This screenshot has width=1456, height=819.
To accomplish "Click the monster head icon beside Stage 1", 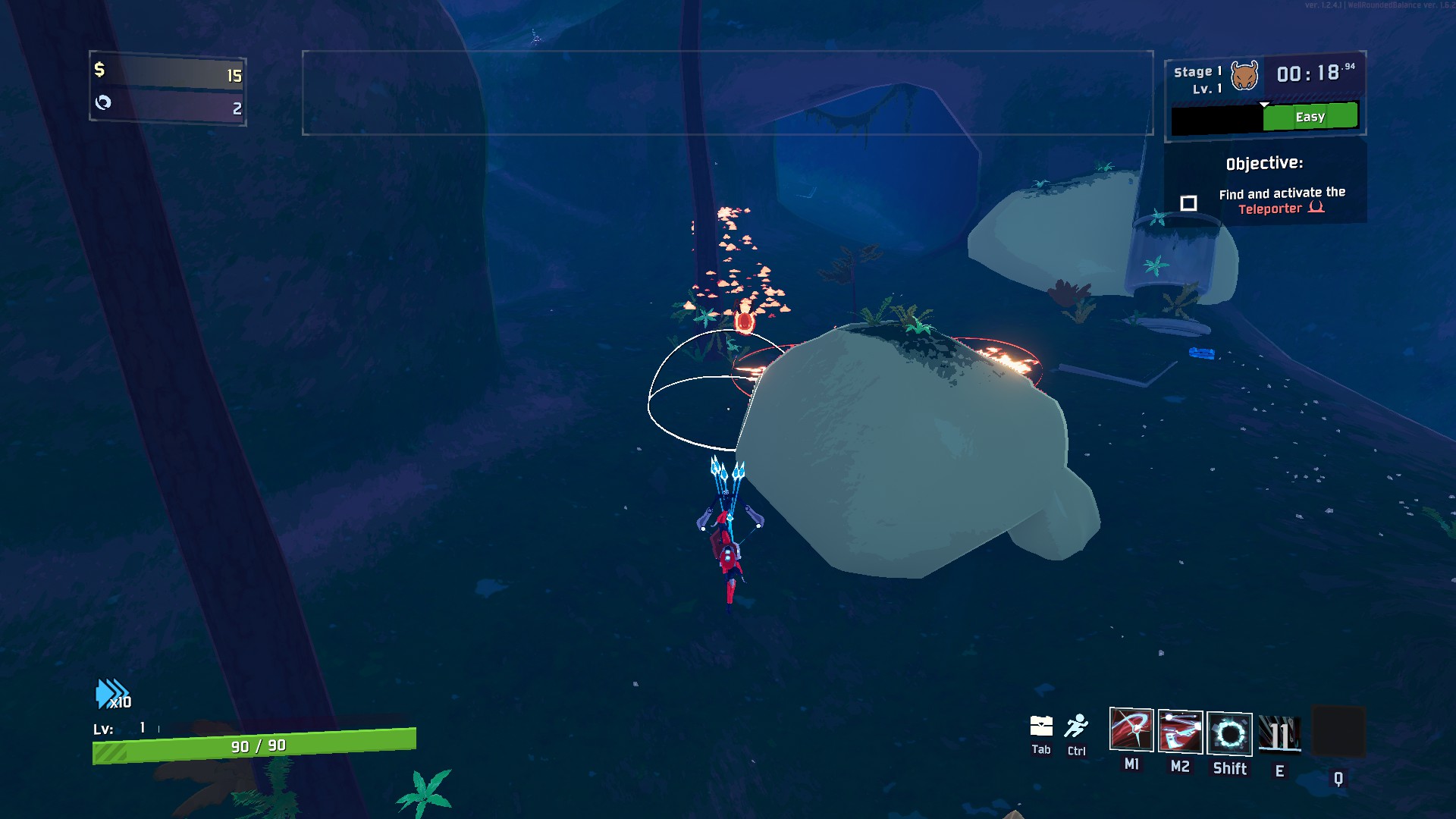I will coord(1244,76).
